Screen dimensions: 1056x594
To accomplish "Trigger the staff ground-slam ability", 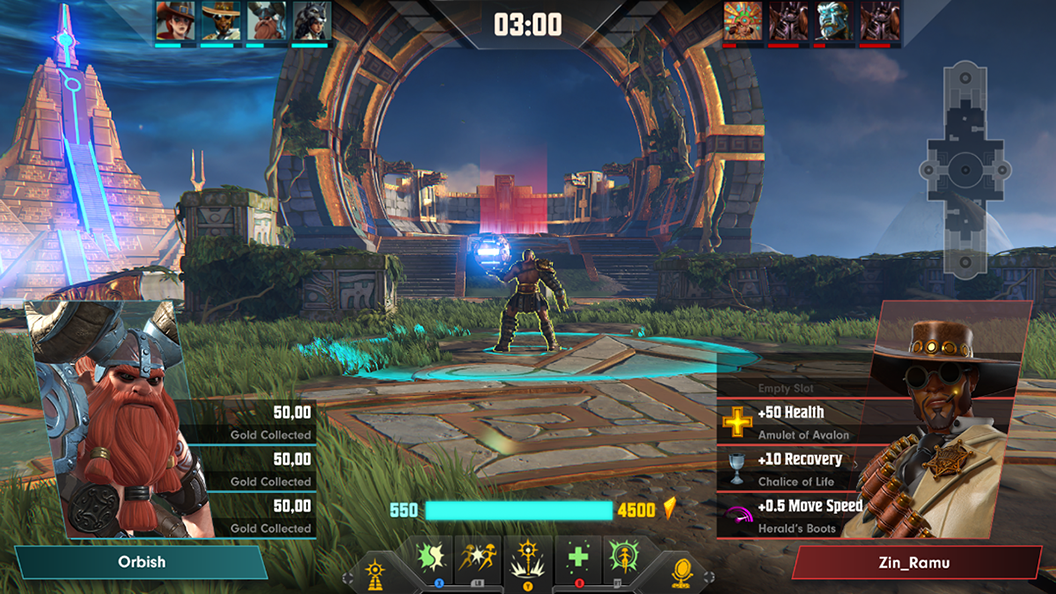I will click(x=527, y=558).
